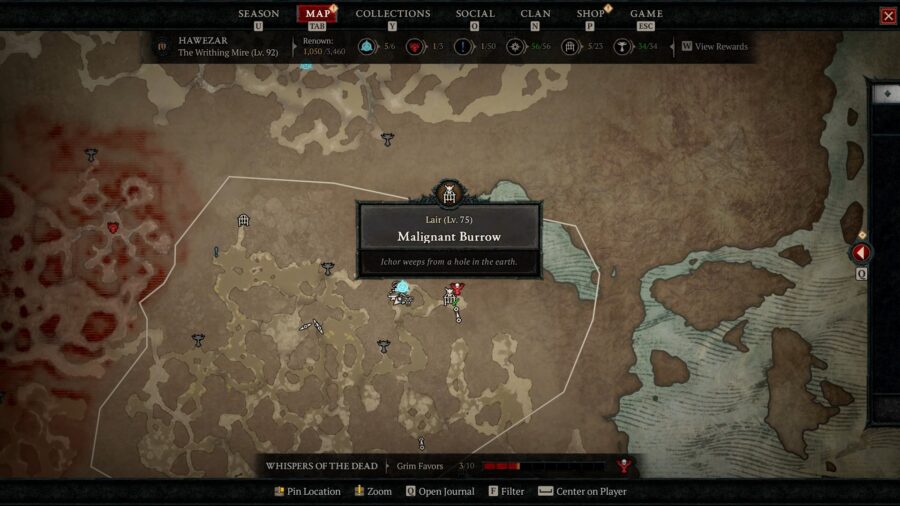
Task: Center on Player in the footer
Action: point(582,492)
